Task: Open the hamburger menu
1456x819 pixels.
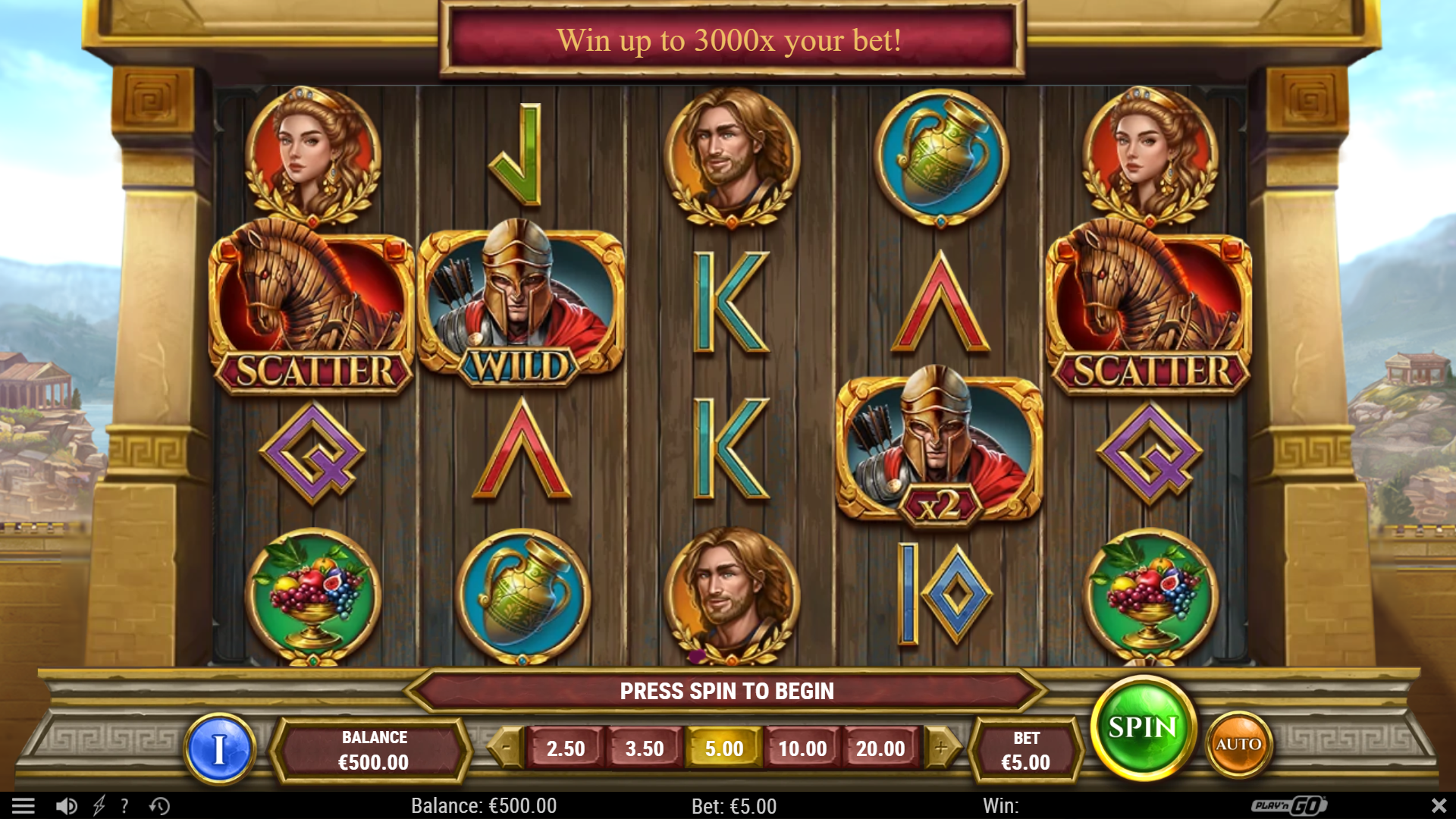Action: [24, 805]
